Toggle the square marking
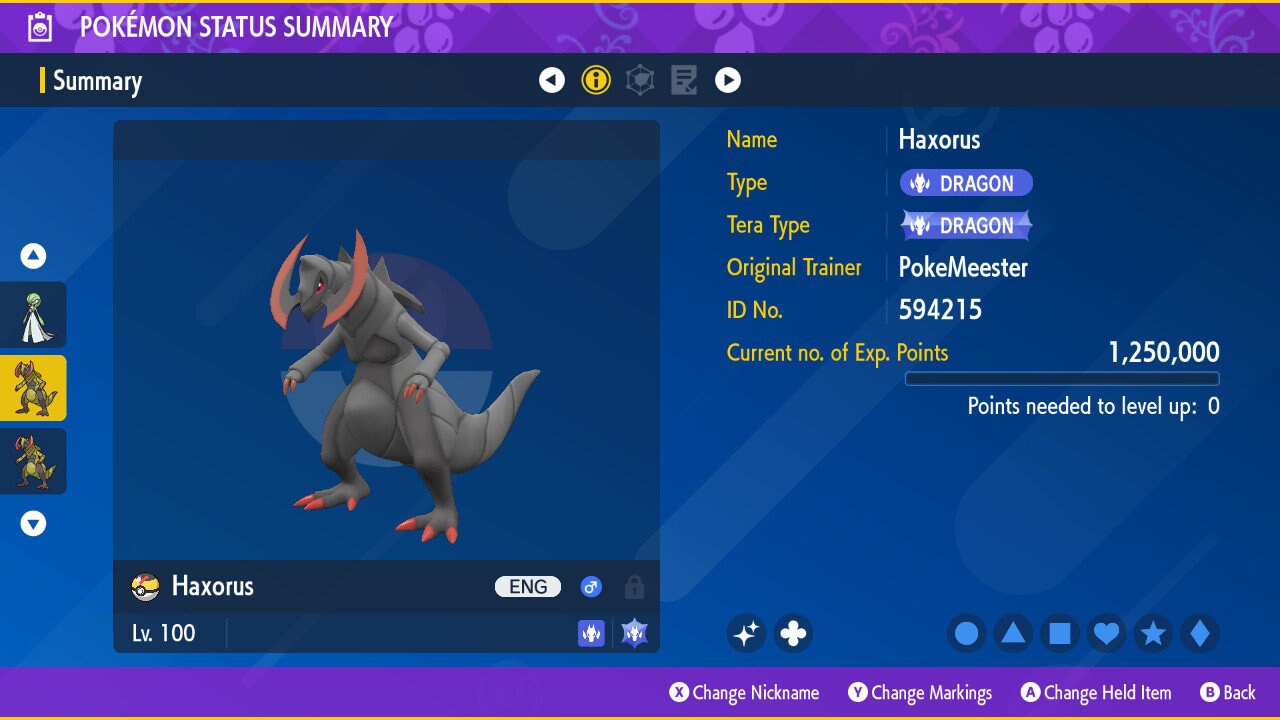Viewport: 1280px width, 720px height. pos(1060,633)
